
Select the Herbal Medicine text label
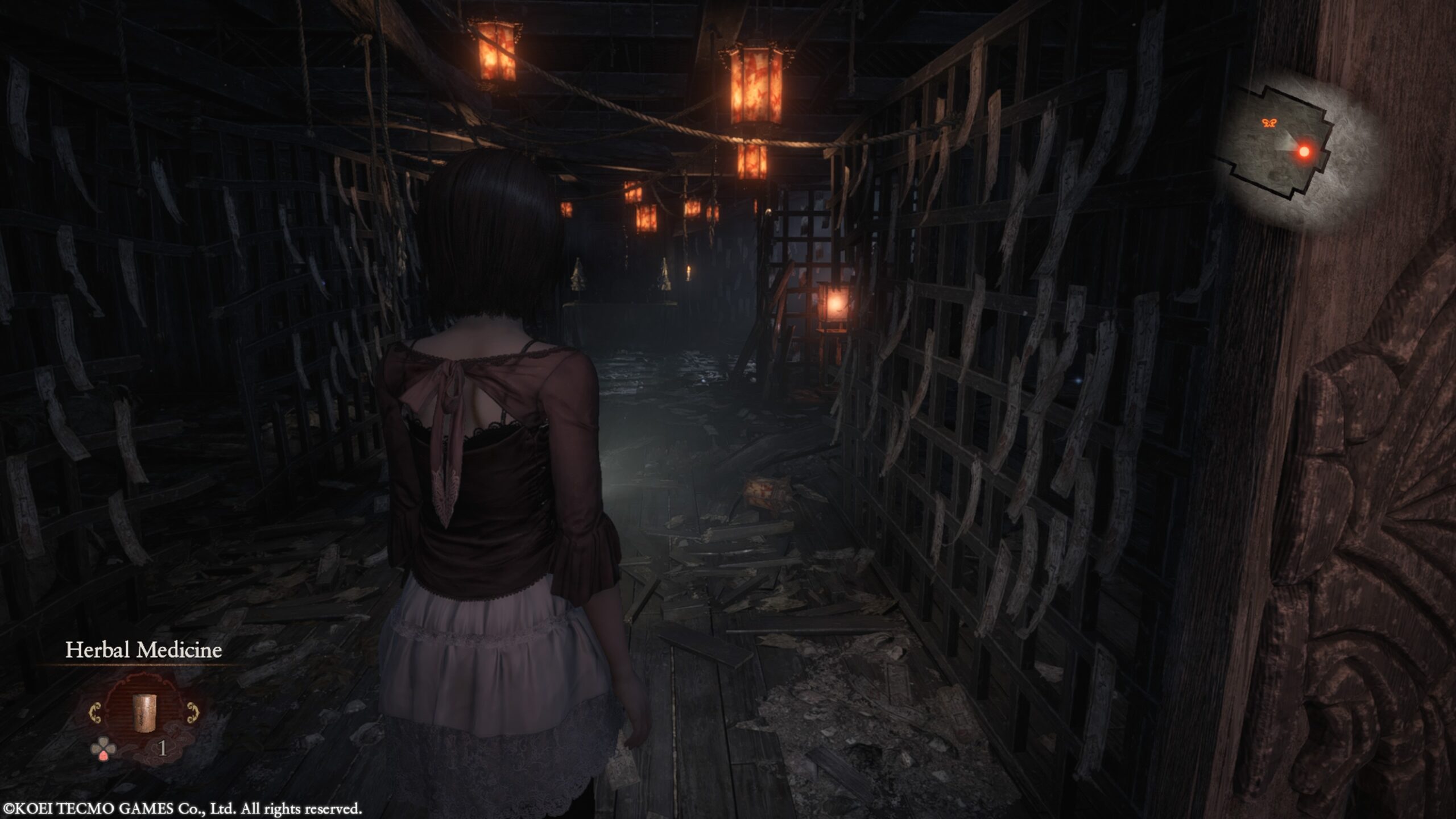click(145, 650)
